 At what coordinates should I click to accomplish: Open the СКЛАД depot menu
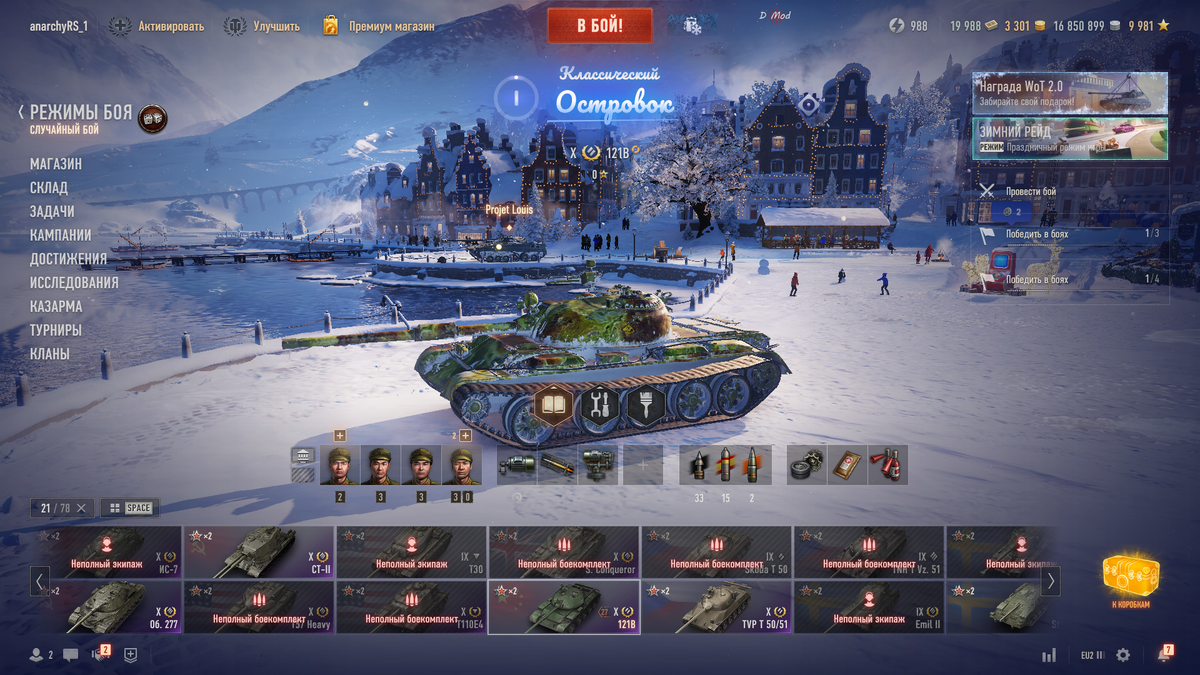click(x=49, y=188)
